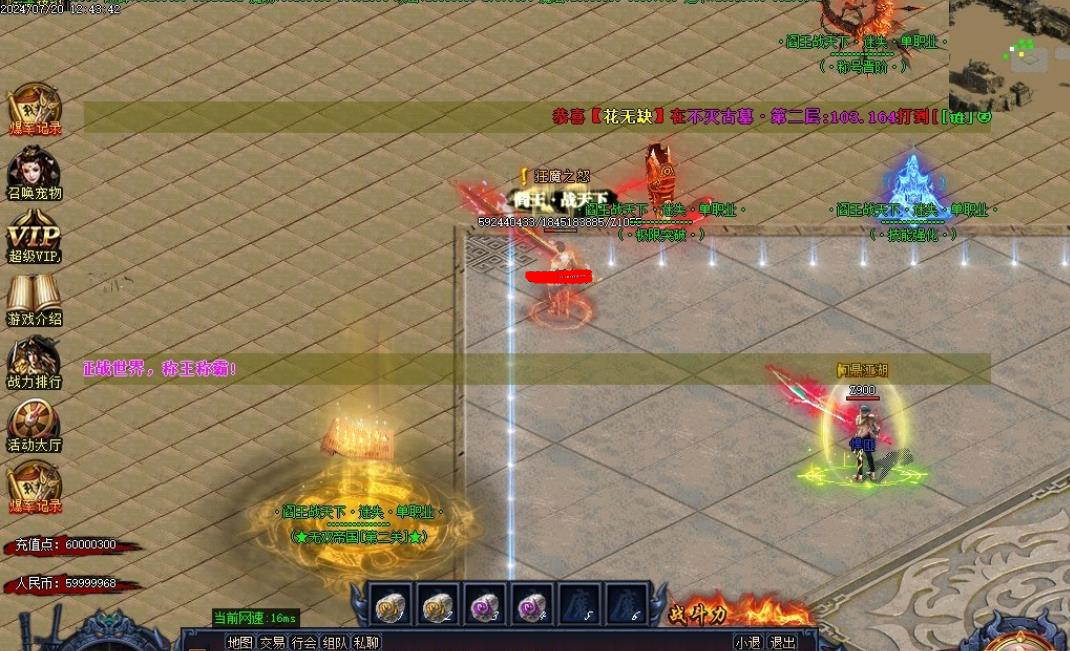Choose 小退 to log out to character select
1070x651 pixels.
(x=748, y=643)
